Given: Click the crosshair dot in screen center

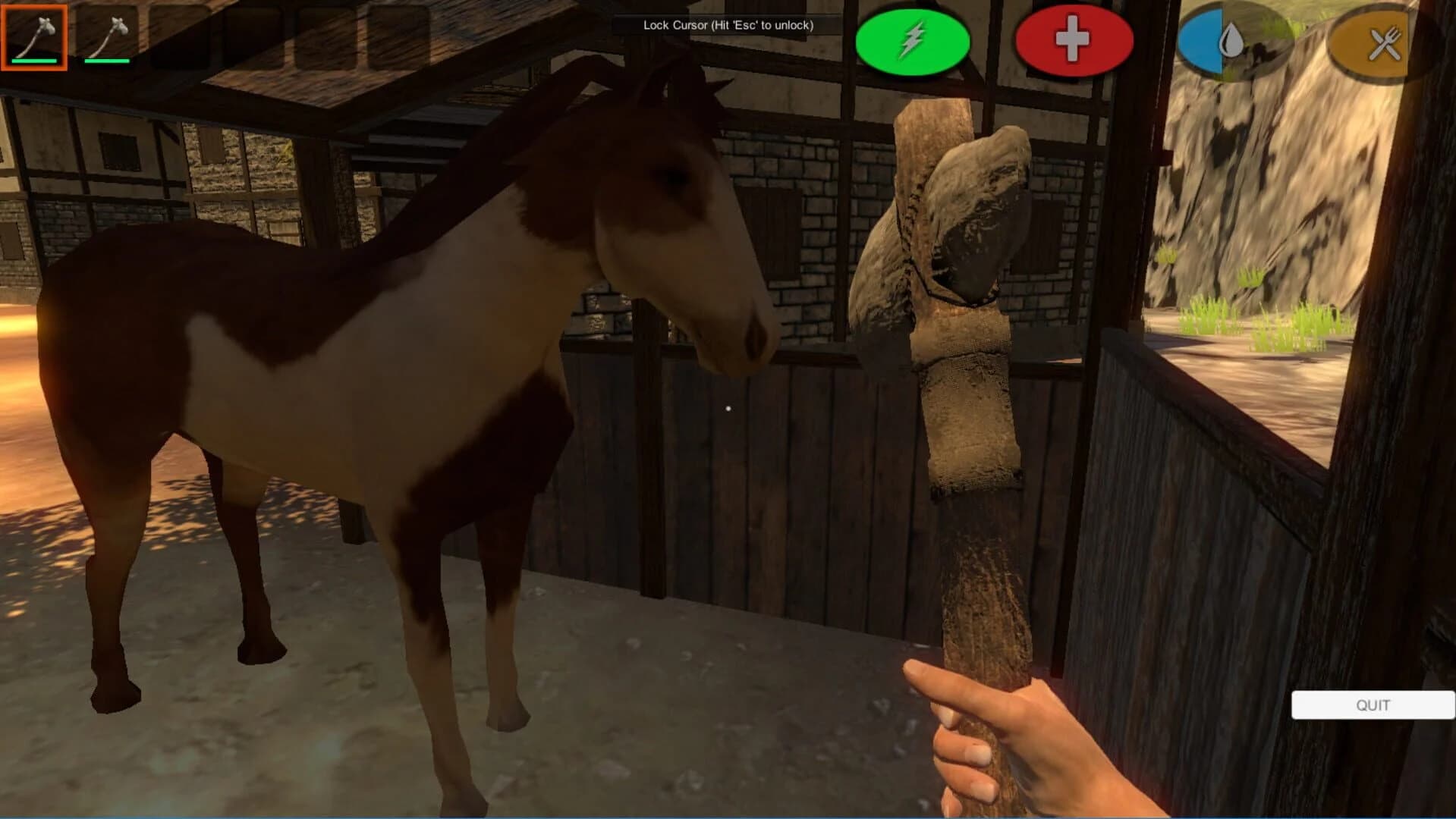Looking at the screenshot, I should click(728, 408).
